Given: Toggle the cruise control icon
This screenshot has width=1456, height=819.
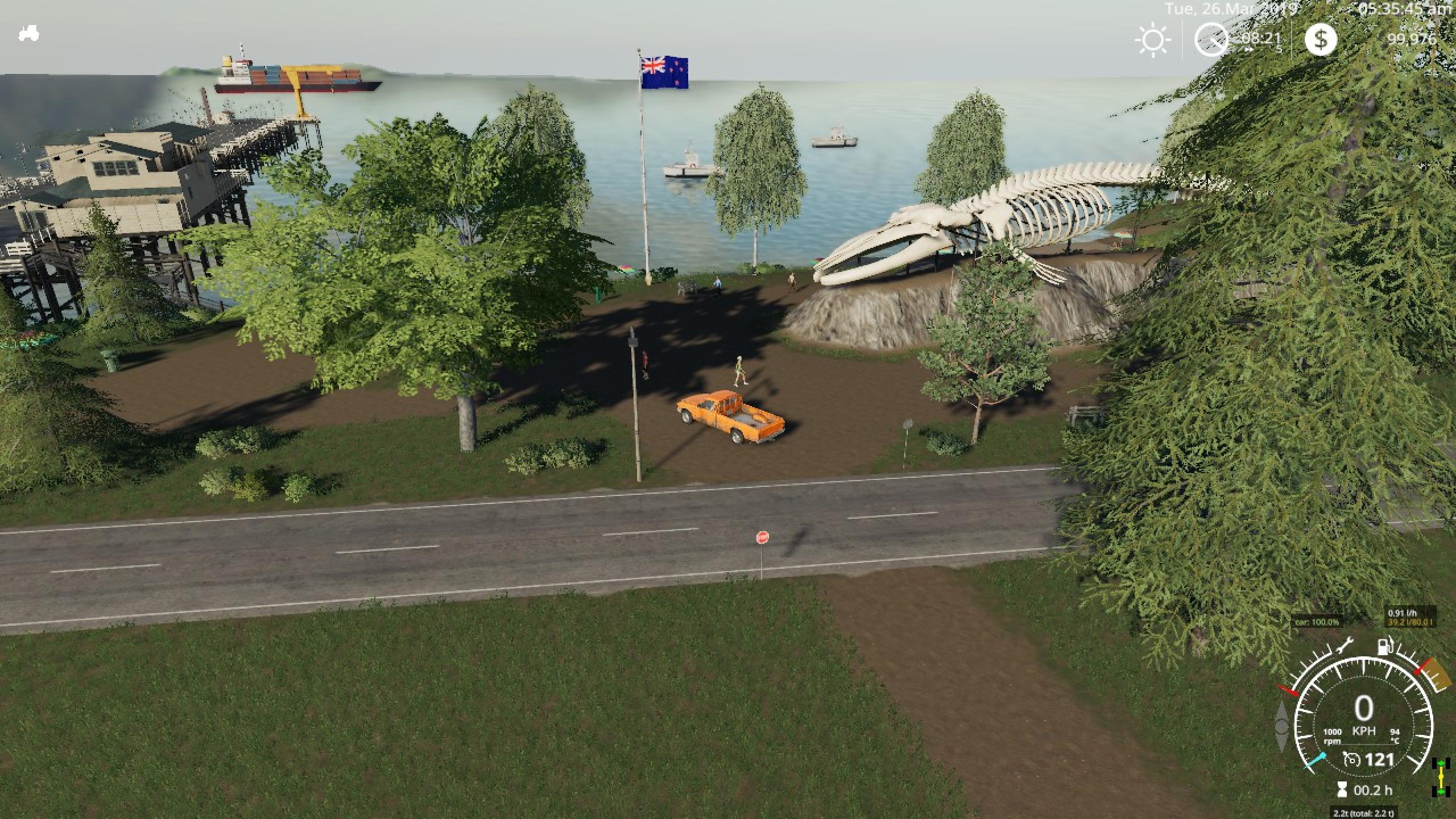Looking at the screenshot, I should pos(1351,759).
